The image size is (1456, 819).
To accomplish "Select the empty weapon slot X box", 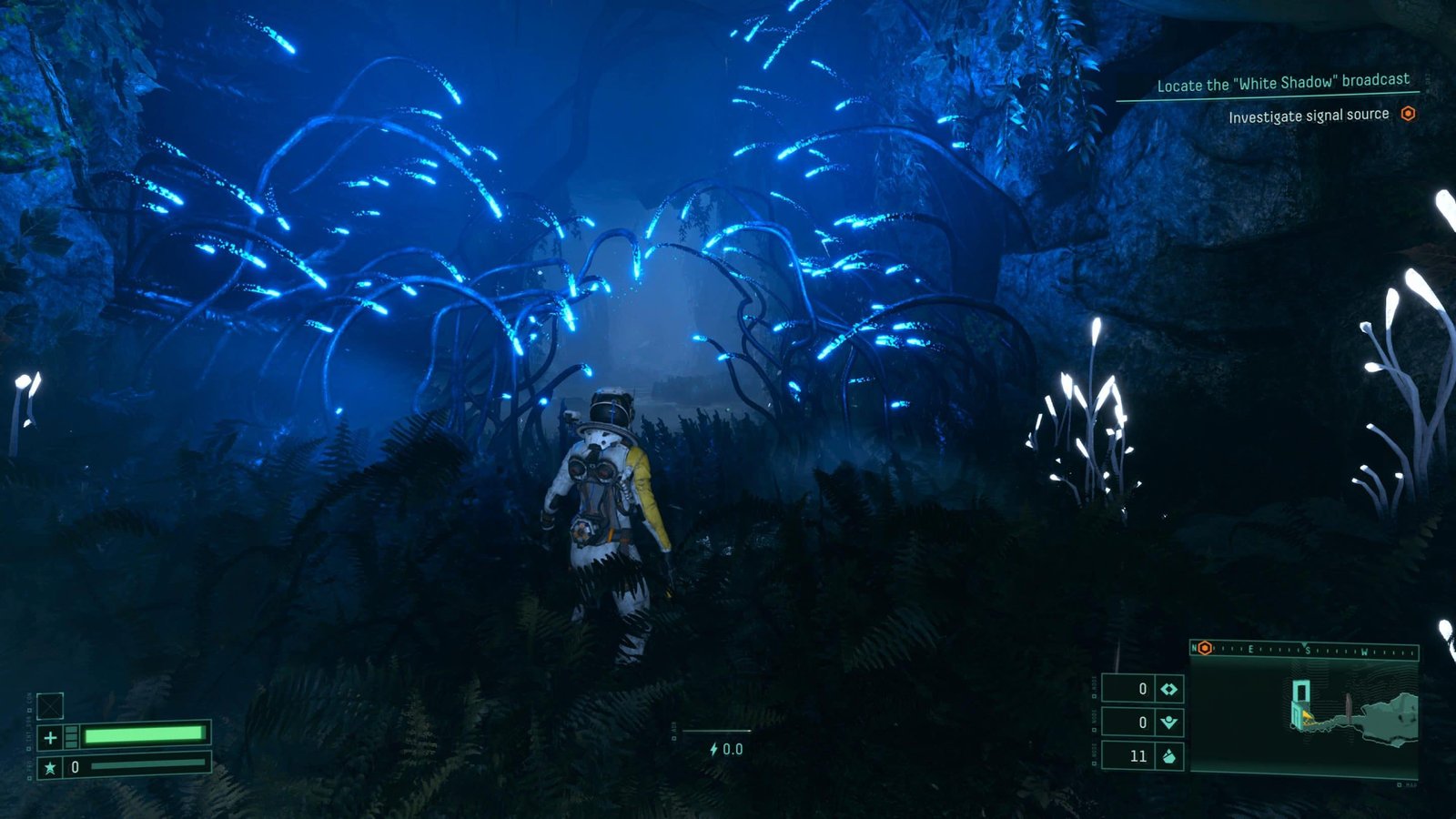I will point(51,706).
